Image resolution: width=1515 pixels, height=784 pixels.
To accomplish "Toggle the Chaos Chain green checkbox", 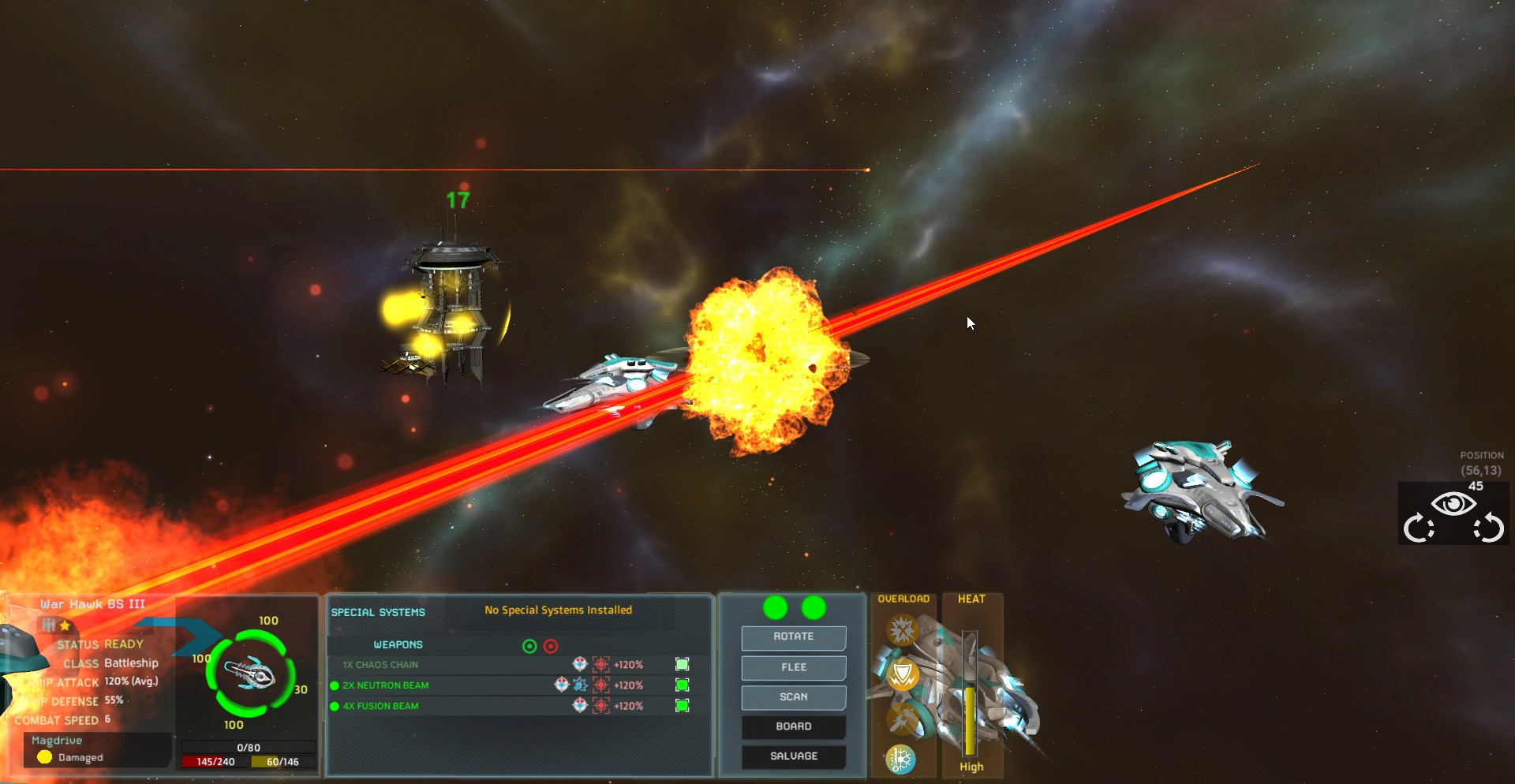I will [x=683, y=665].
